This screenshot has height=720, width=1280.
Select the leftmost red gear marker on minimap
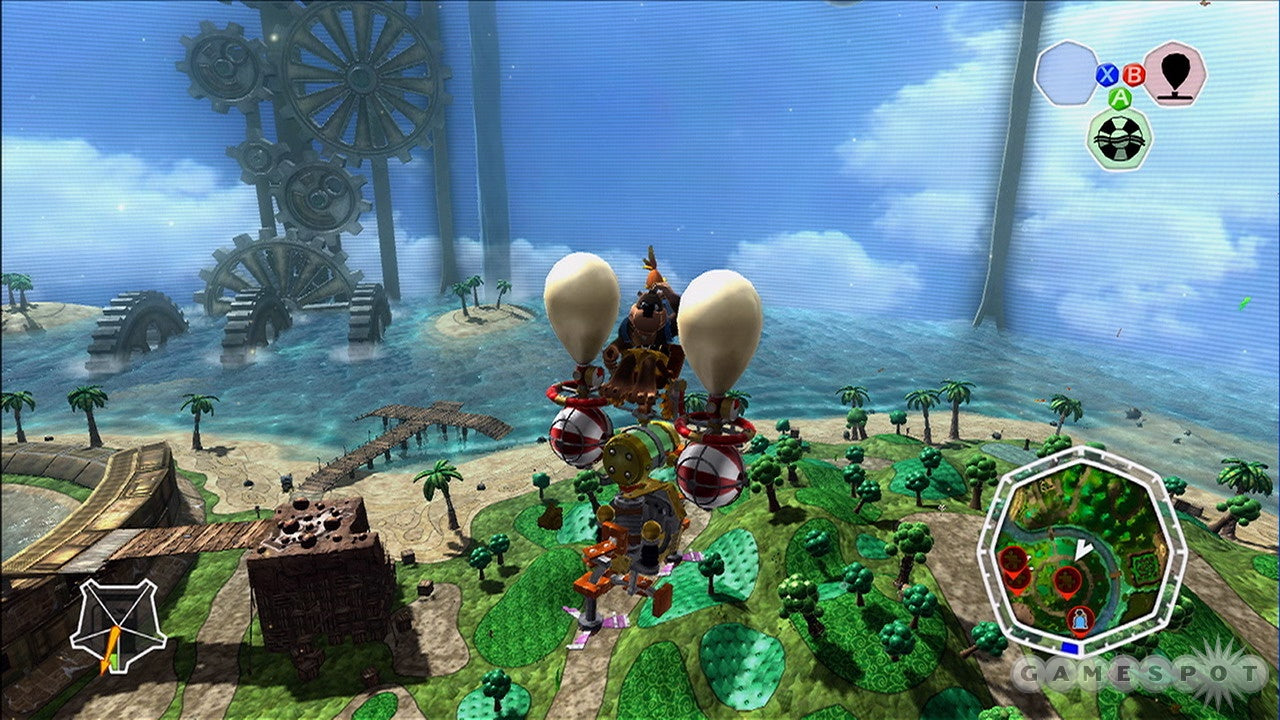1013,558
